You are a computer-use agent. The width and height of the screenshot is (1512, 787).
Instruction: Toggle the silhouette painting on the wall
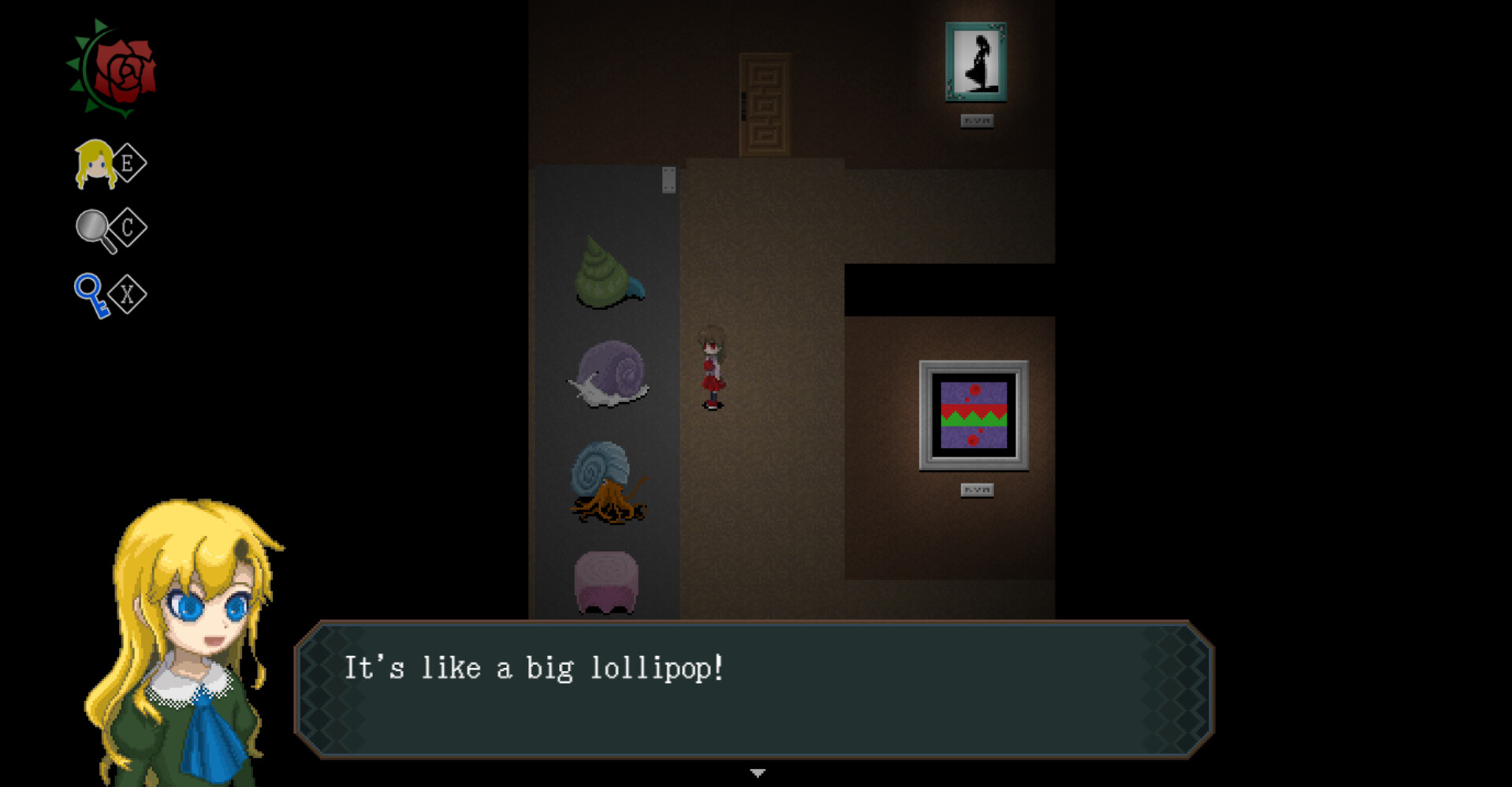coord(975,63)
